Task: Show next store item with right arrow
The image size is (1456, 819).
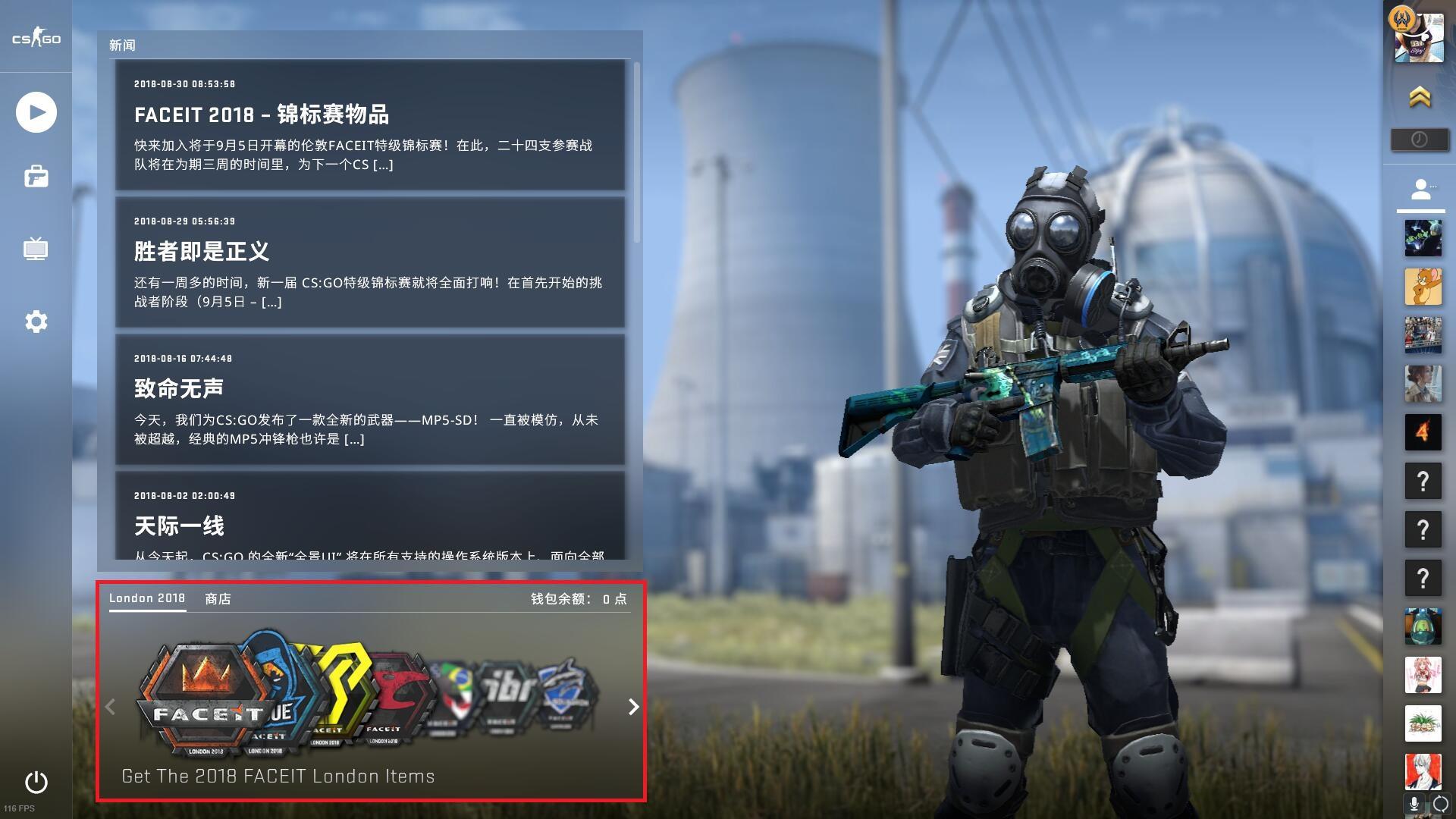Action: 633,707
